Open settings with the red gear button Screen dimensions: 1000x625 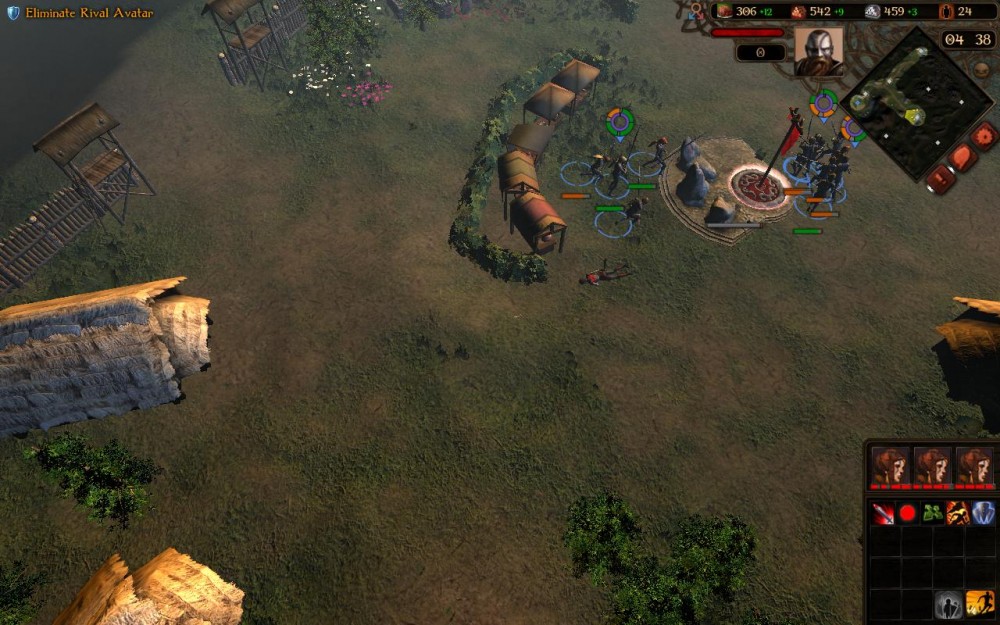click(x=985, y=135)
